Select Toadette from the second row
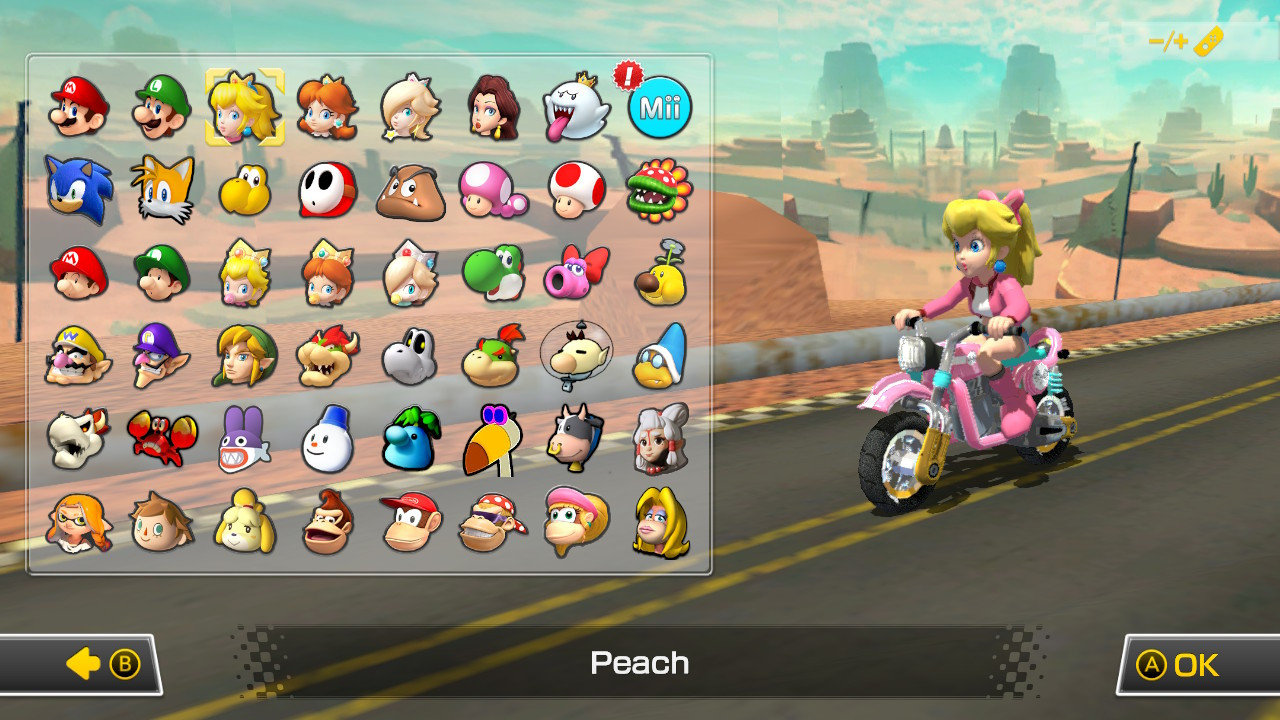The width and height of the screenshot is (1280, 720). pyautogui.click(x=492, y=190)
